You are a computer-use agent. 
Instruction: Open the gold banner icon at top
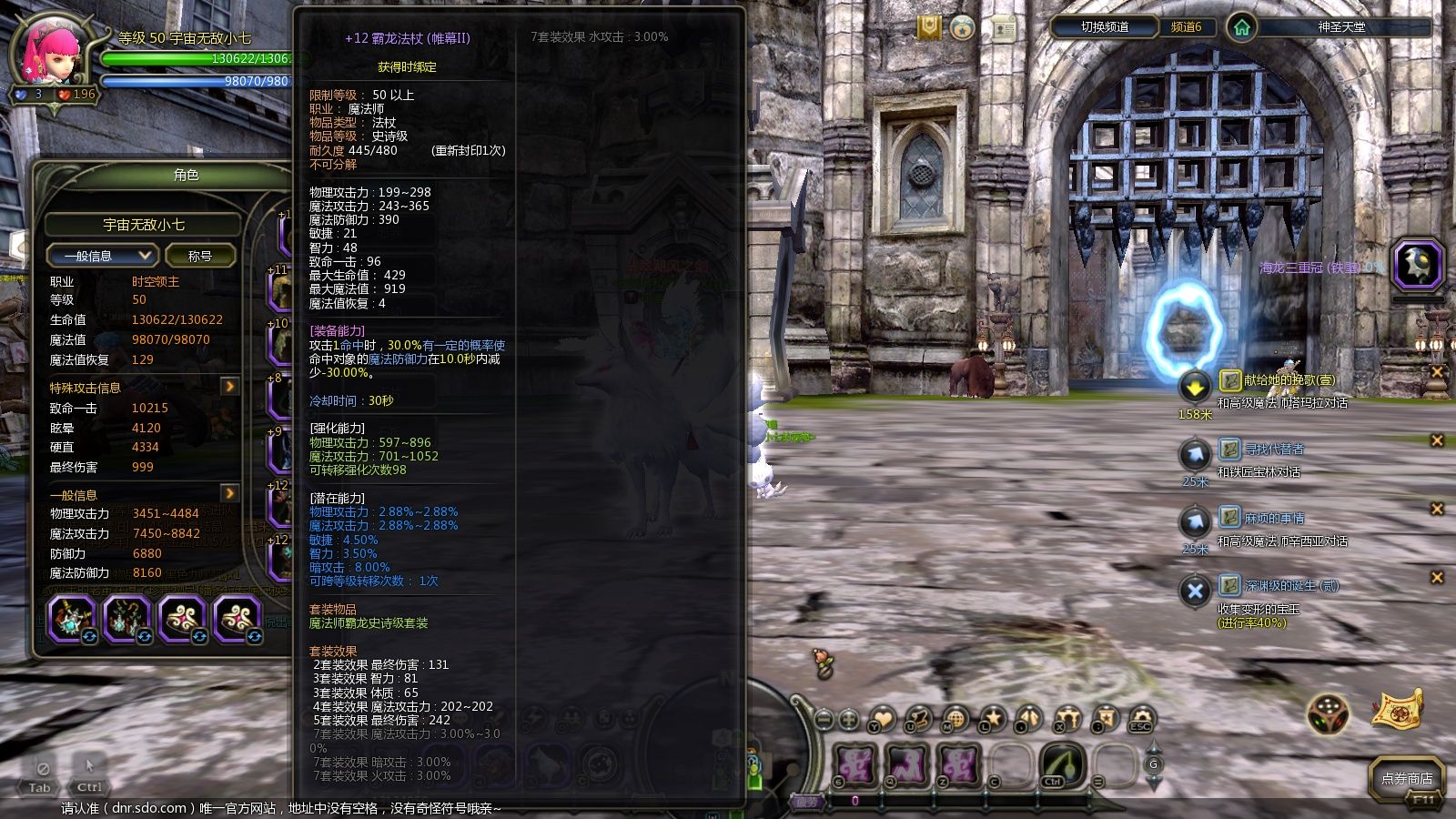coord(928,28)
